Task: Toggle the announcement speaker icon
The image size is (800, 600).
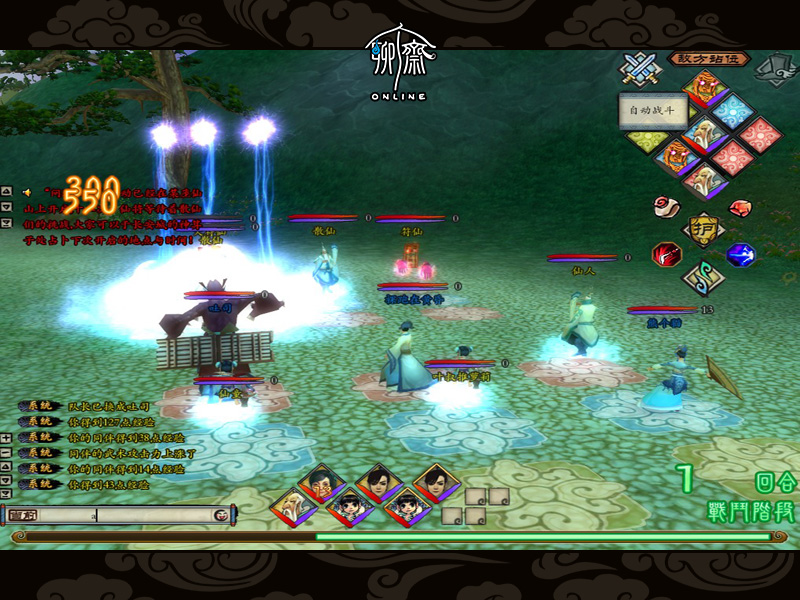Action: pos(26,191)
